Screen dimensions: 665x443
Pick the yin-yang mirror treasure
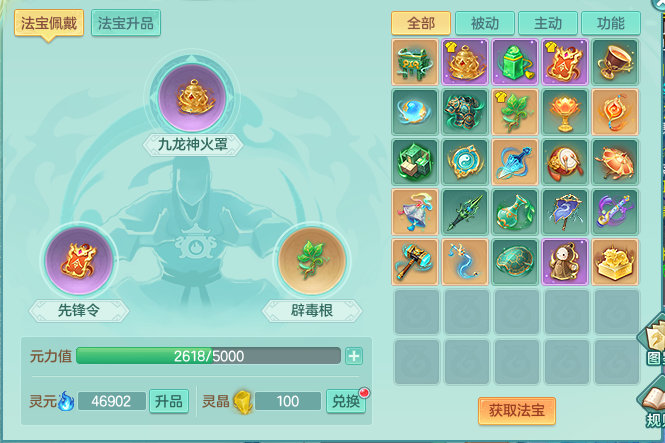point(465,161)
